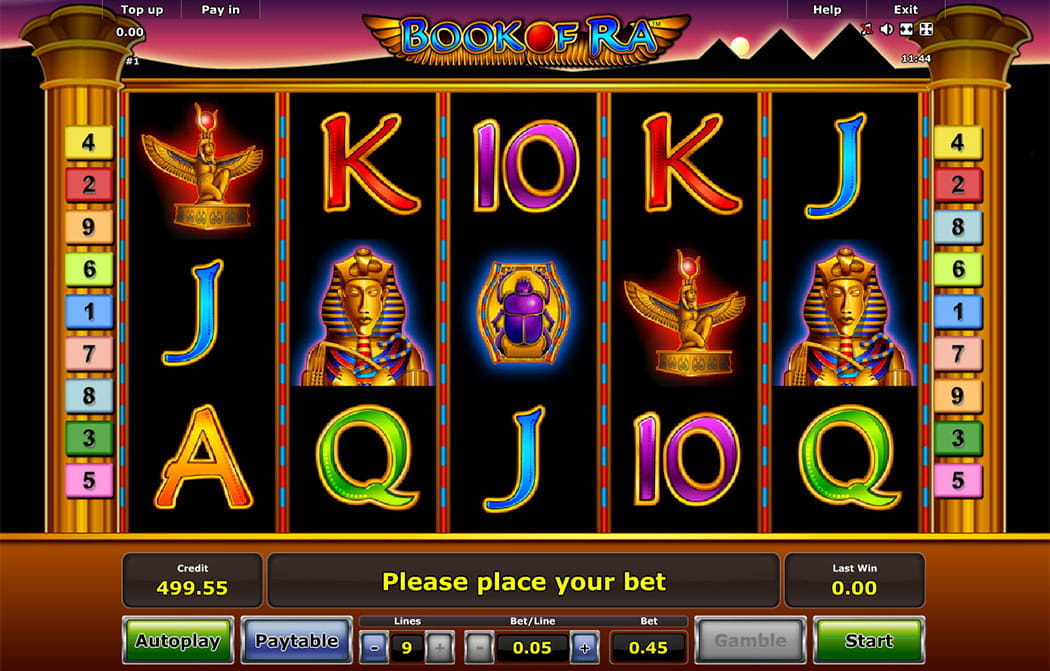The width and height of the screenshot is (1050, 671).
Task: Lower the Bet/Line amount
Action: click(x=479, y=647)
